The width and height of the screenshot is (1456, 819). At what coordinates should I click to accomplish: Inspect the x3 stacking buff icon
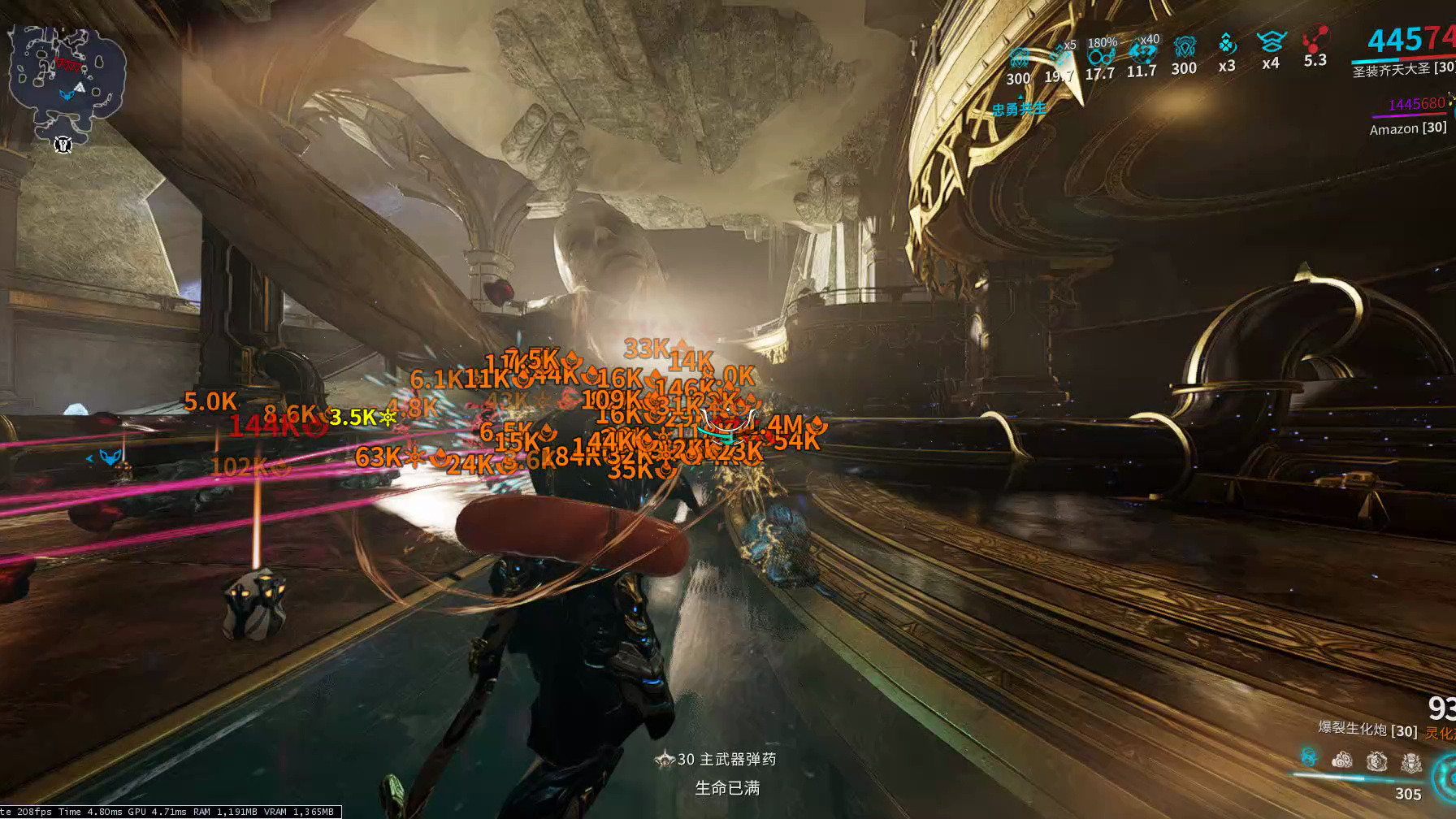click(x=1227, y=45)
